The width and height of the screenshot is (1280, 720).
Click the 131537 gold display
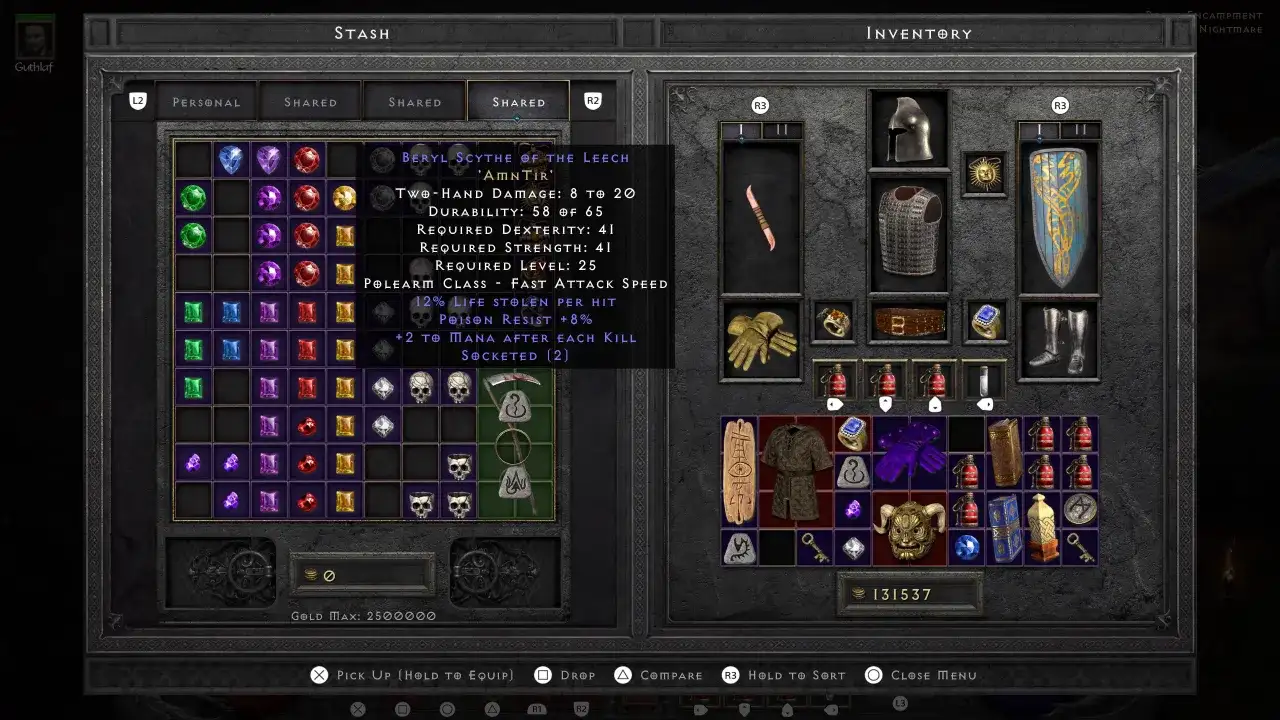908,593
